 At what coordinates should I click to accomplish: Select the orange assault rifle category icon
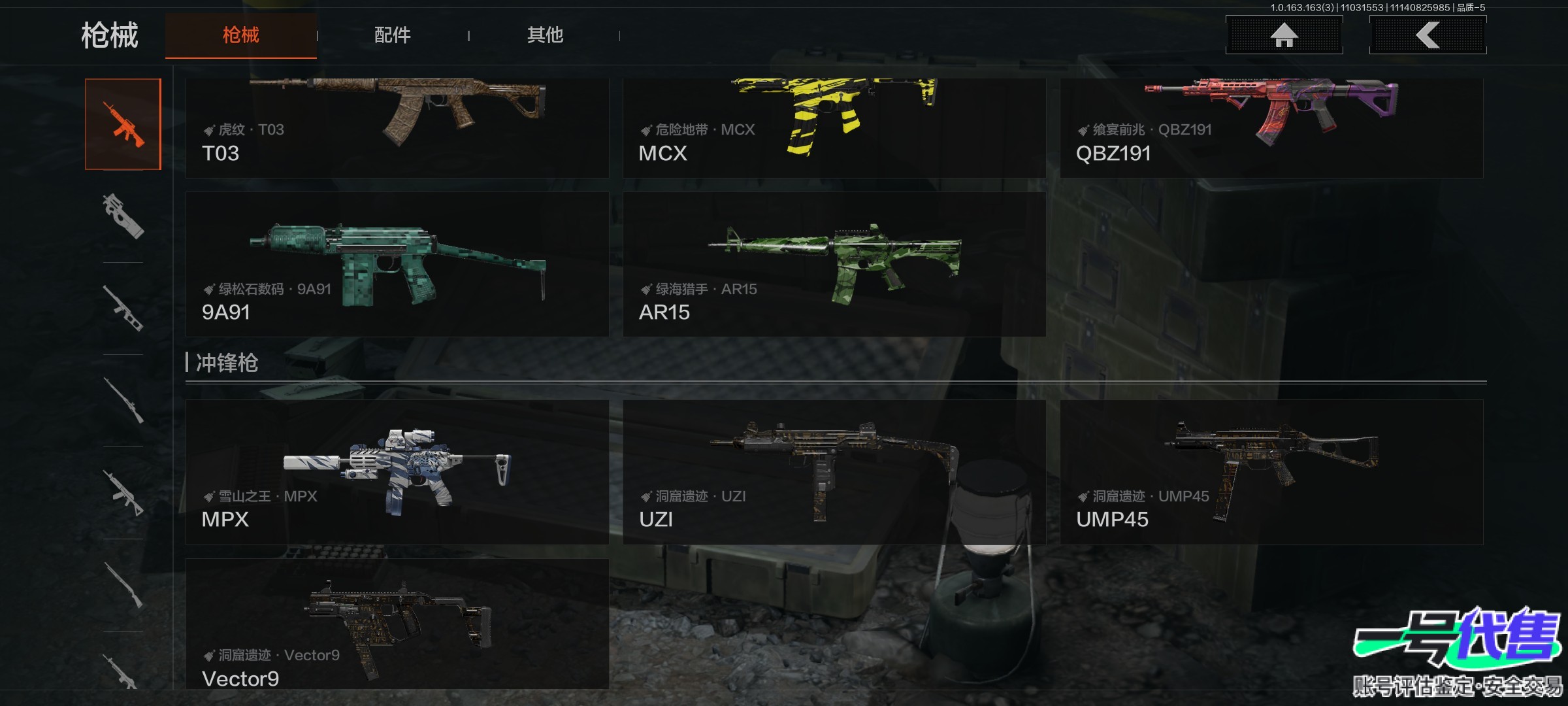tap(123, 124)
